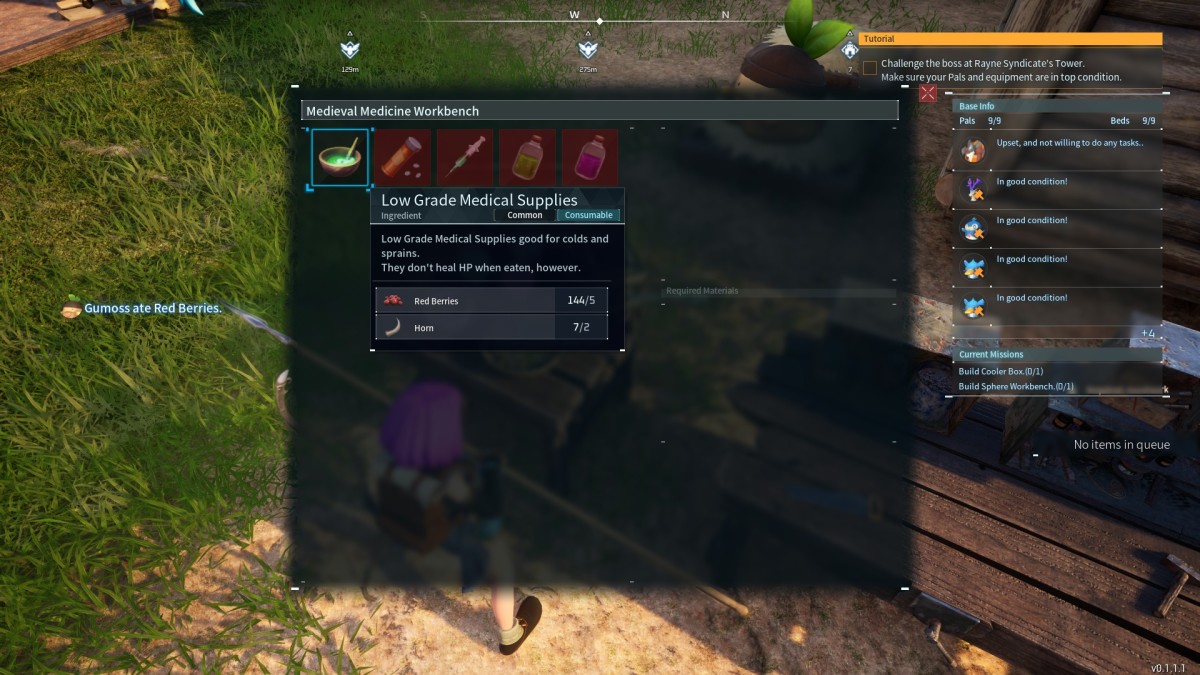Expand the +4 additional Pals list
The width and height of the screenshot is (1200, 675).
(x=1148, y=333)
